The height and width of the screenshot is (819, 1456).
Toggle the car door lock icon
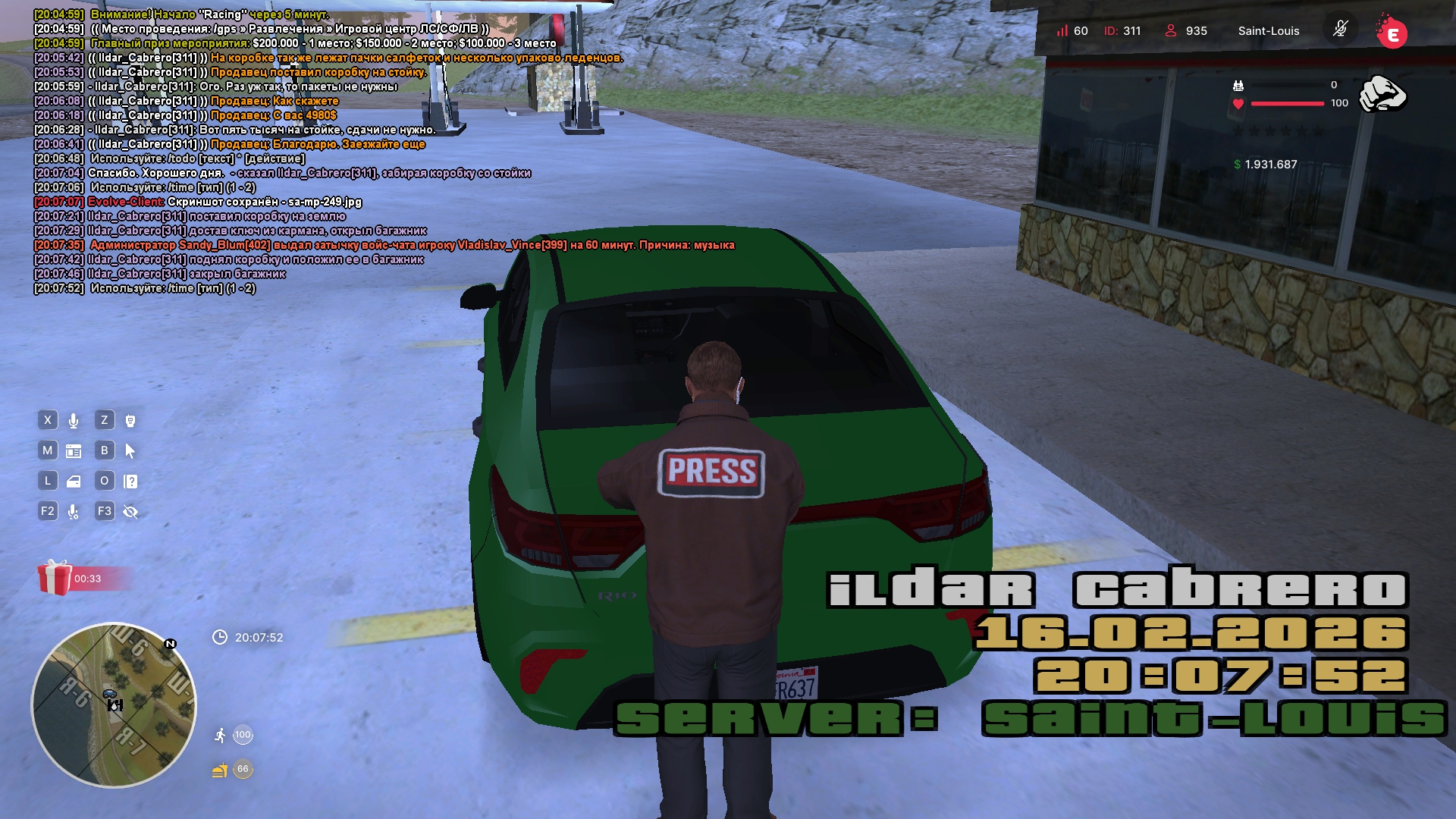click(x=74, y=482)
